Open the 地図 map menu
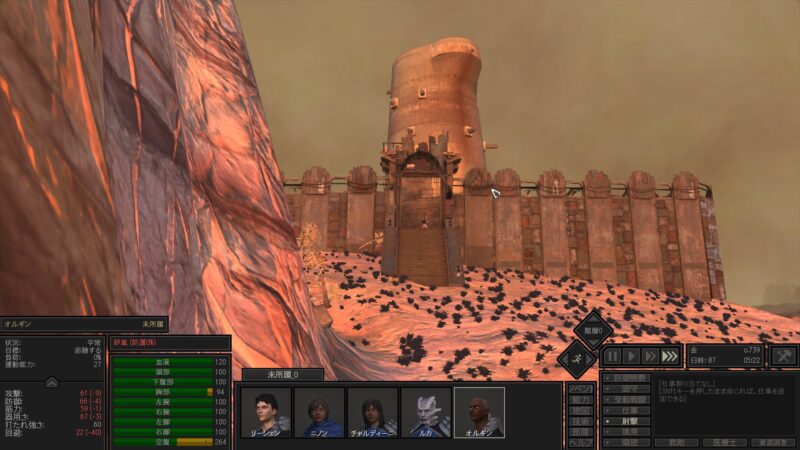Viewport: 800px width, 450px height. (x=580, y=410)
